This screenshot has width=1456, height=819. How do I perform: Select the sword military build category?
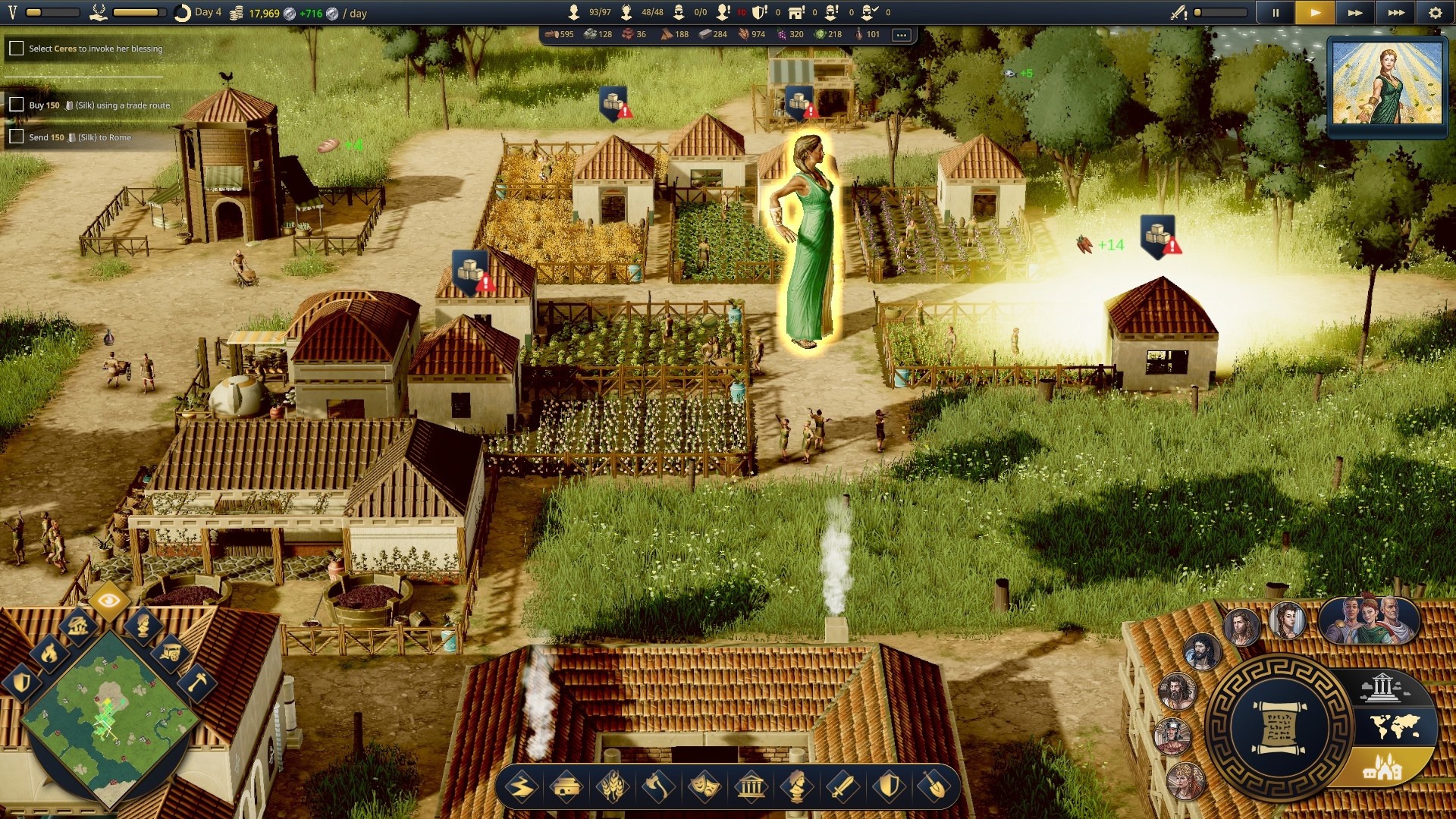click(843, 787)
